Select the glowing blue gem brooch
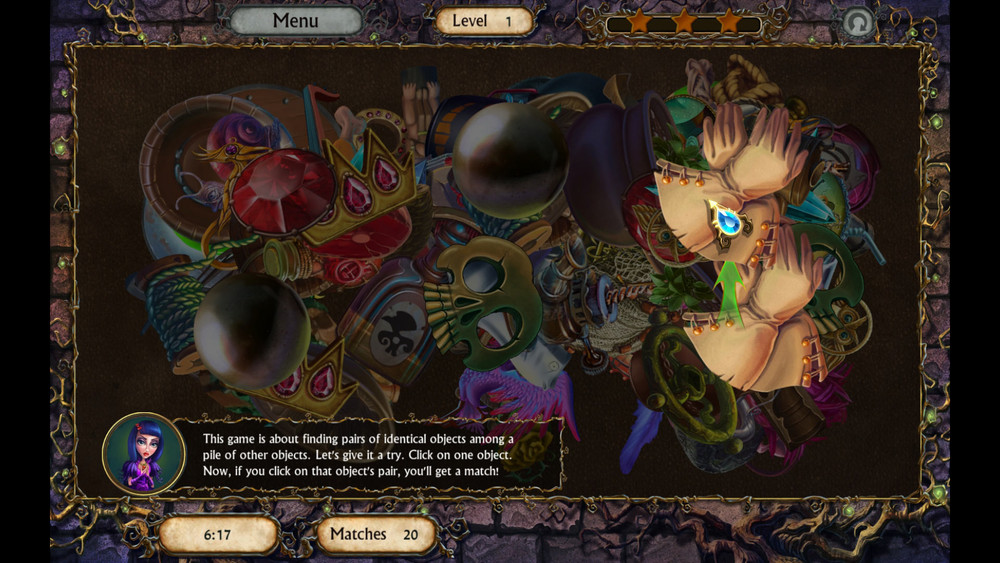 tap(727, 218)
